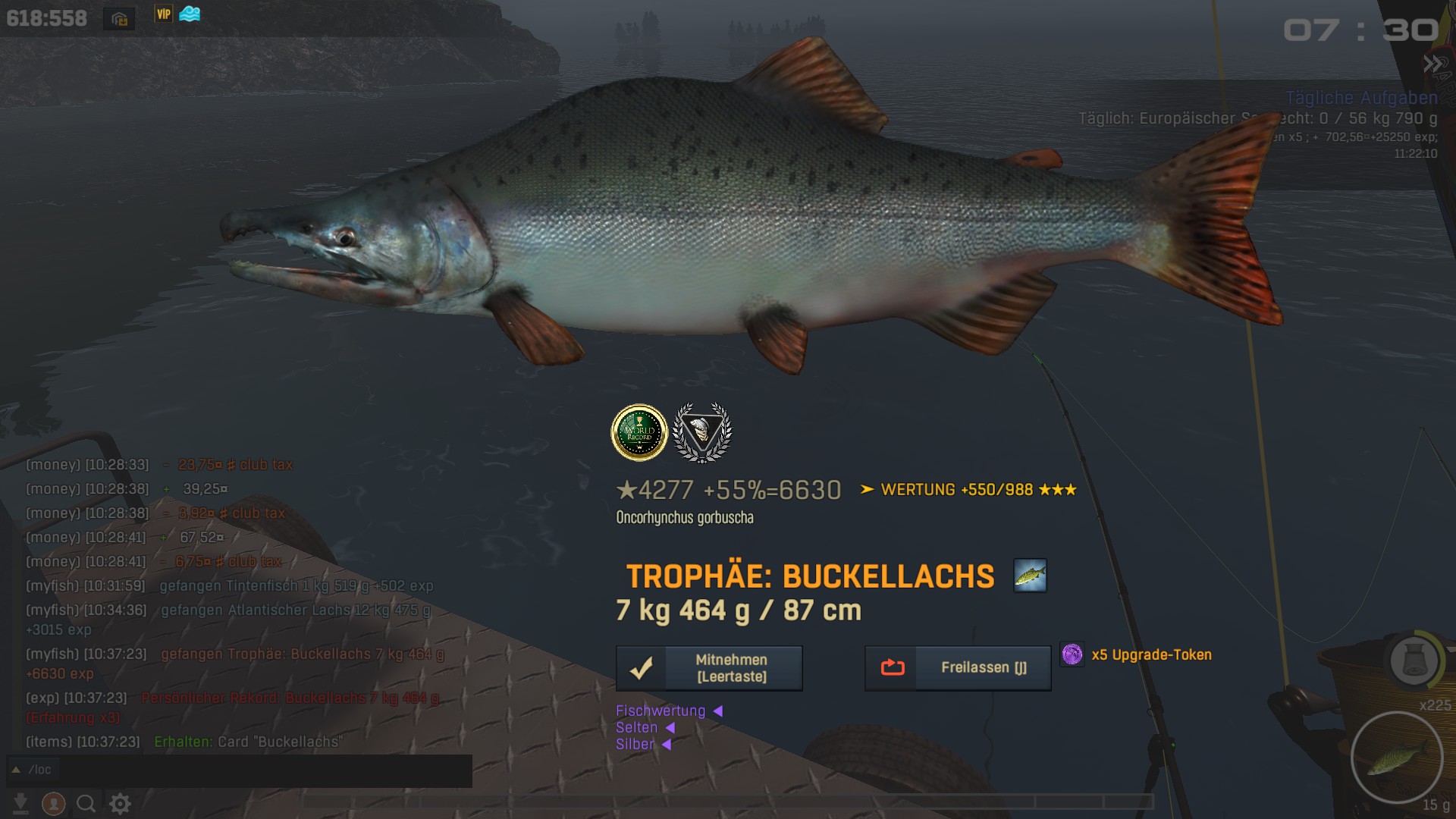This screenshot has width=1456, height=819.
Task: Open the Fischwertung link
Action: 661,711
